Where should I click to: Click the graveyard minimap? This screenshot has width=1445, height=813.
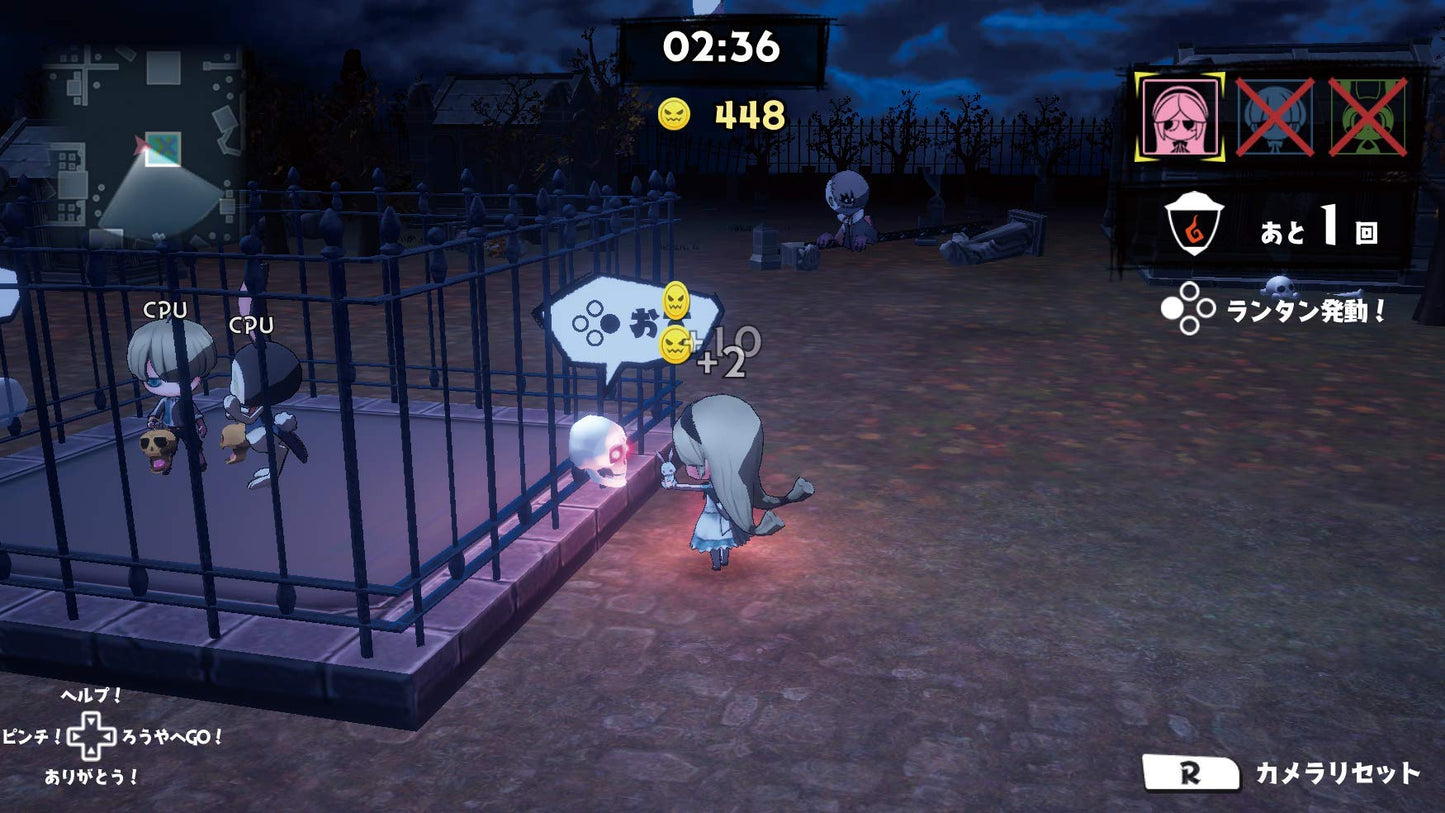coord(145,143)
